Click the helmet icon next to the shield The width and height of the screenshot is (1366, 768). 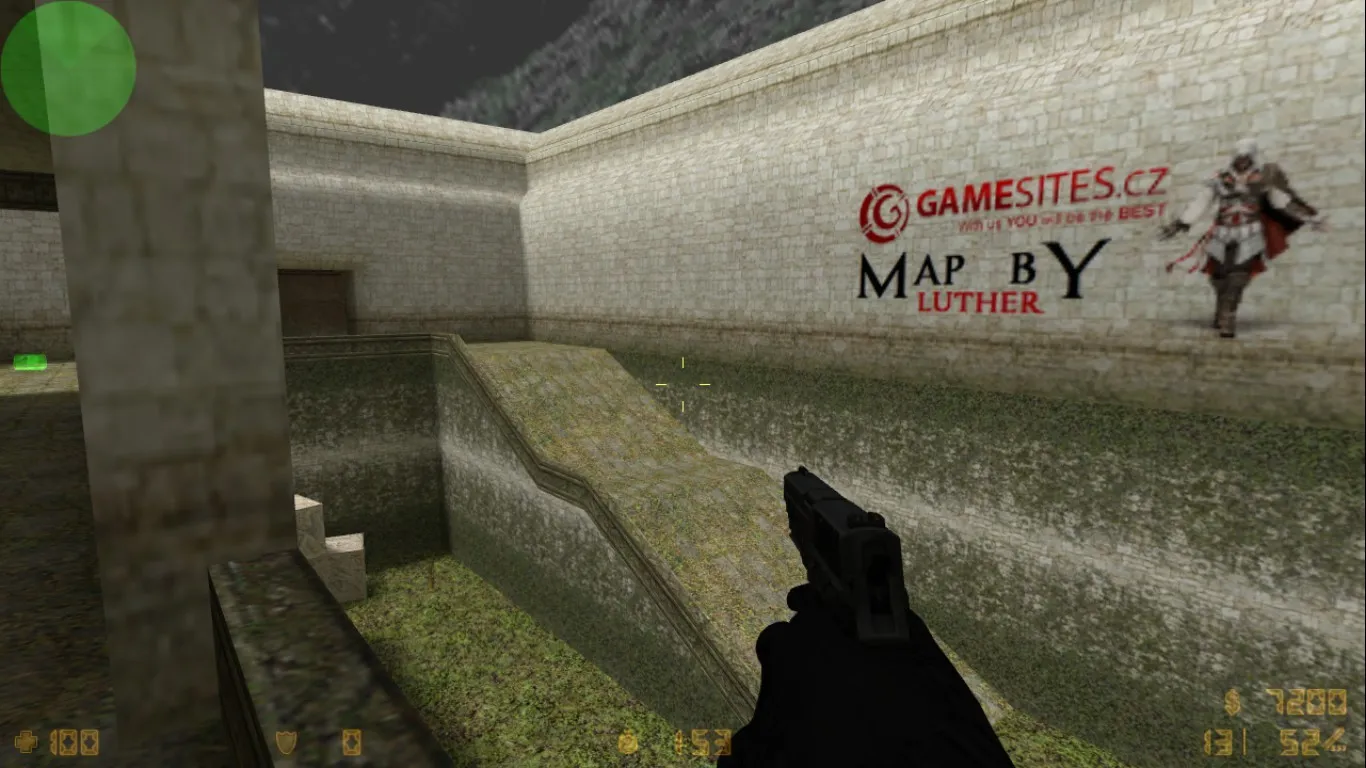point(350,742)
